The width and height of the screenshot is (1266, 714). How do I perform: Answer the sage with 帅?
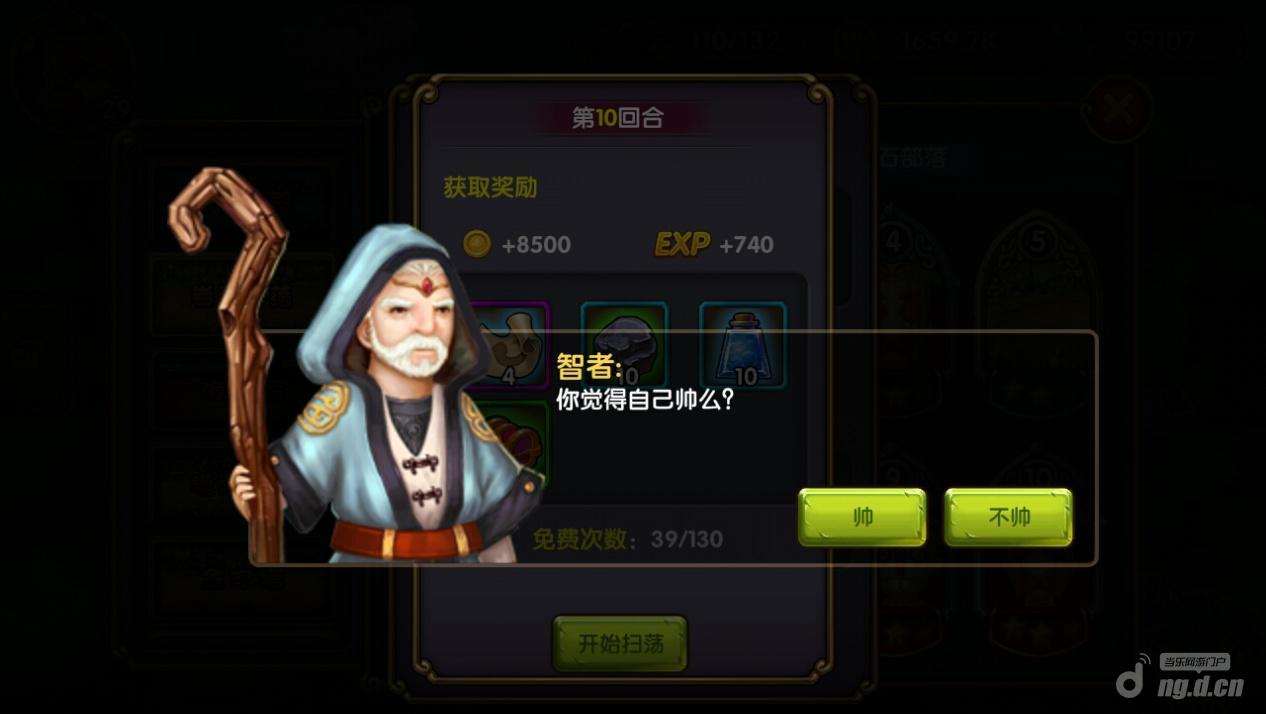(x=861, y=517)
